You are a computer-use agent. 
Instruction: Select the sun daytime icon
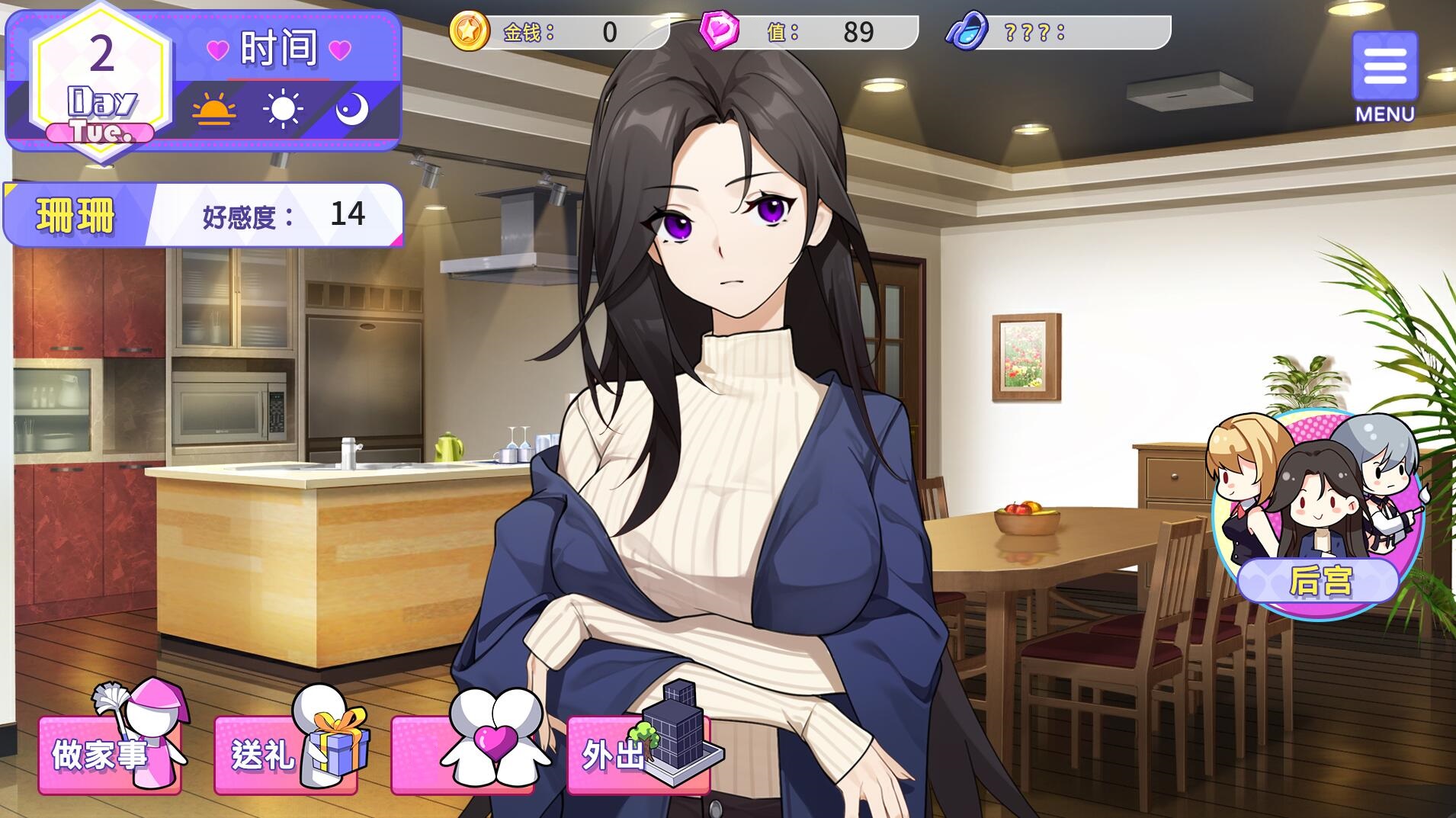(x=282, y=110)
